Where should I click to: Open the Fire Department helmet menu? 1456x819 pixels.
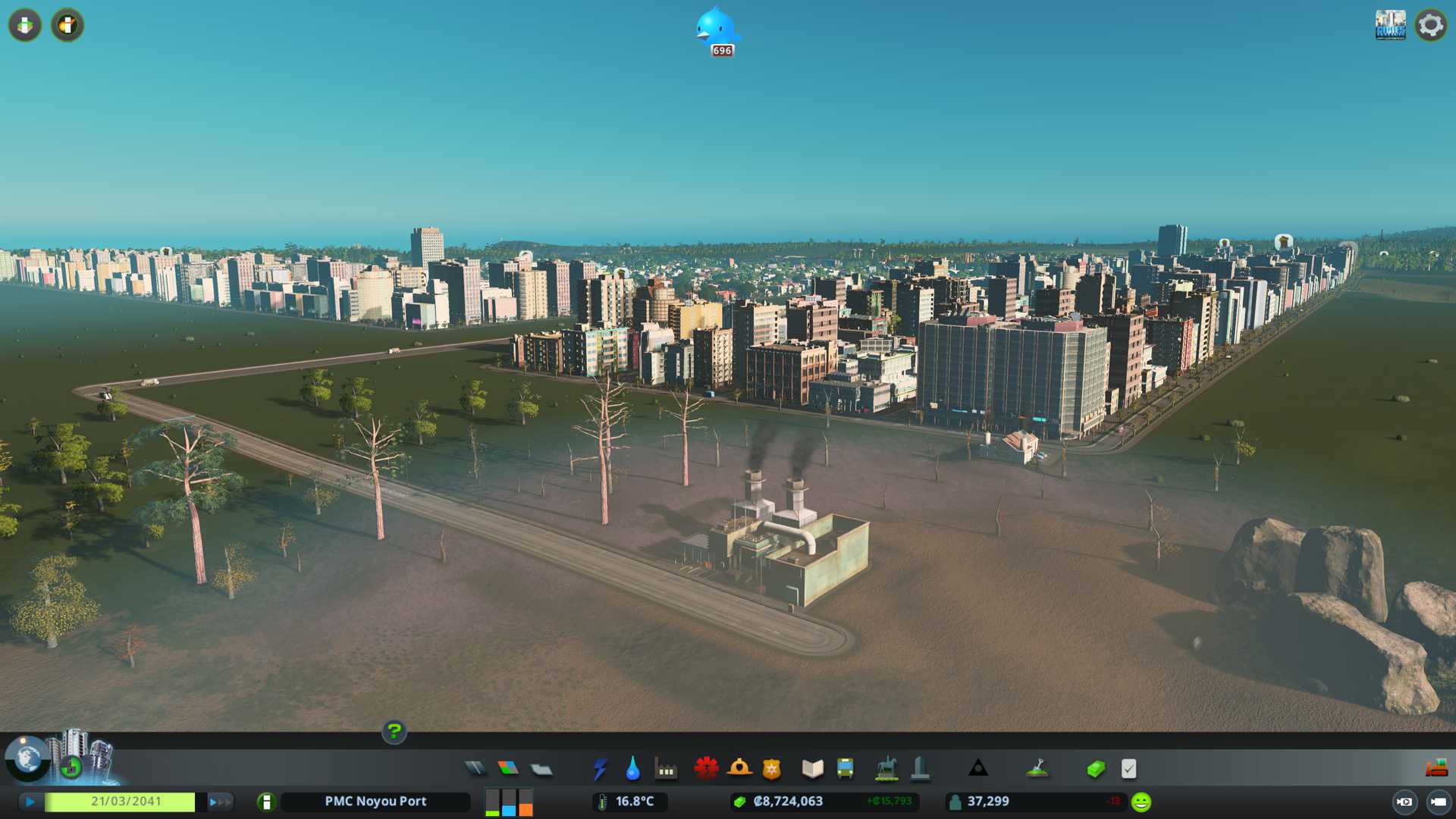tap(739, 769)
